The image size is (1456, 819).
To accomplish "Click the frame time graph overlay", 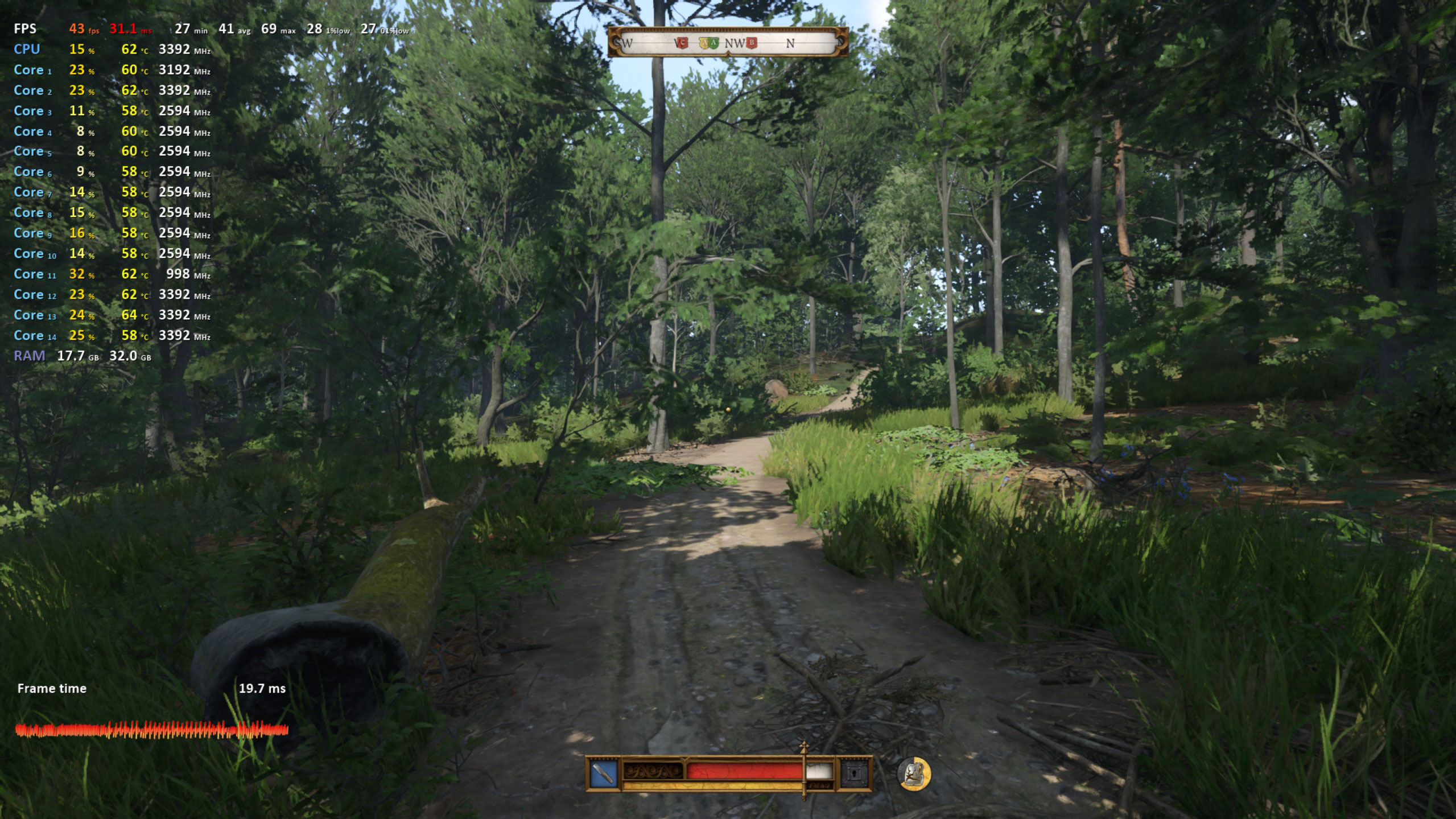I will click(x=151, y=730).
